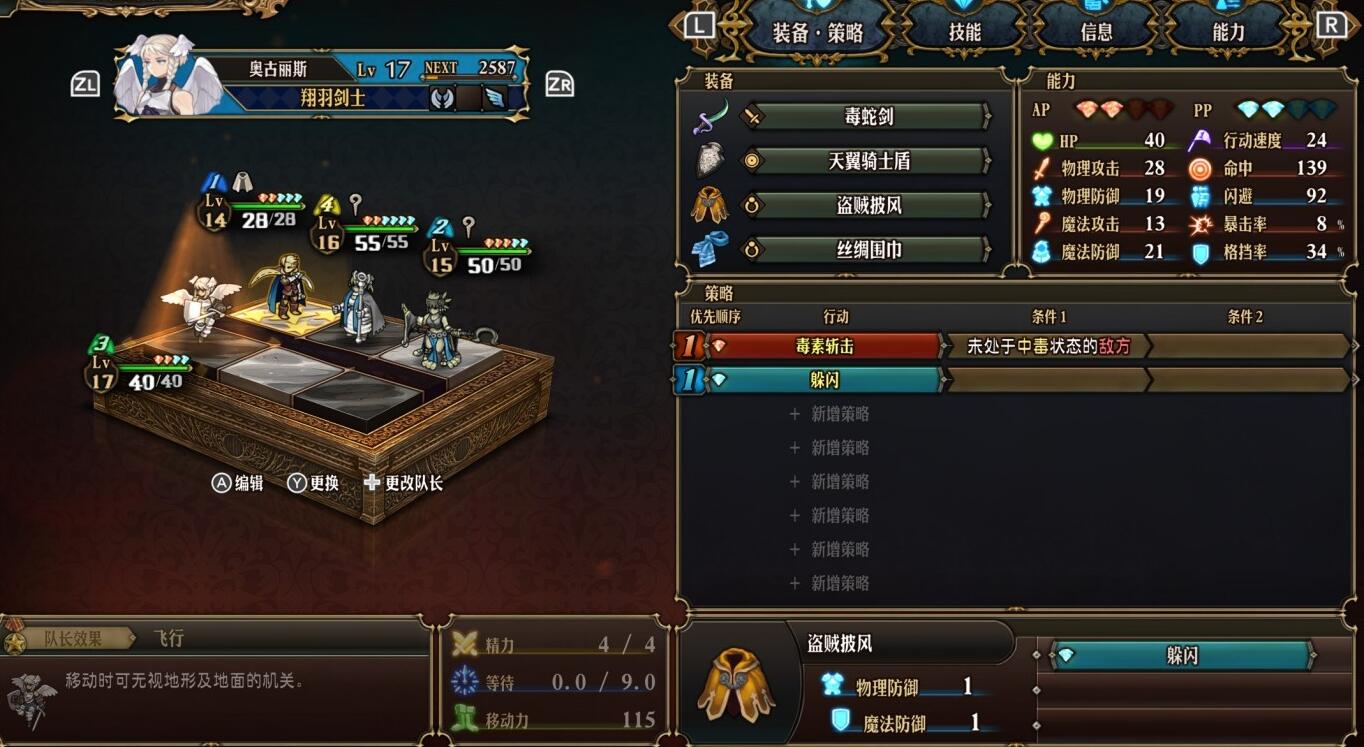Open the 信息 tab
Image resolution: width=1364 pixels, height=747 pixels.
(1096, 31)
